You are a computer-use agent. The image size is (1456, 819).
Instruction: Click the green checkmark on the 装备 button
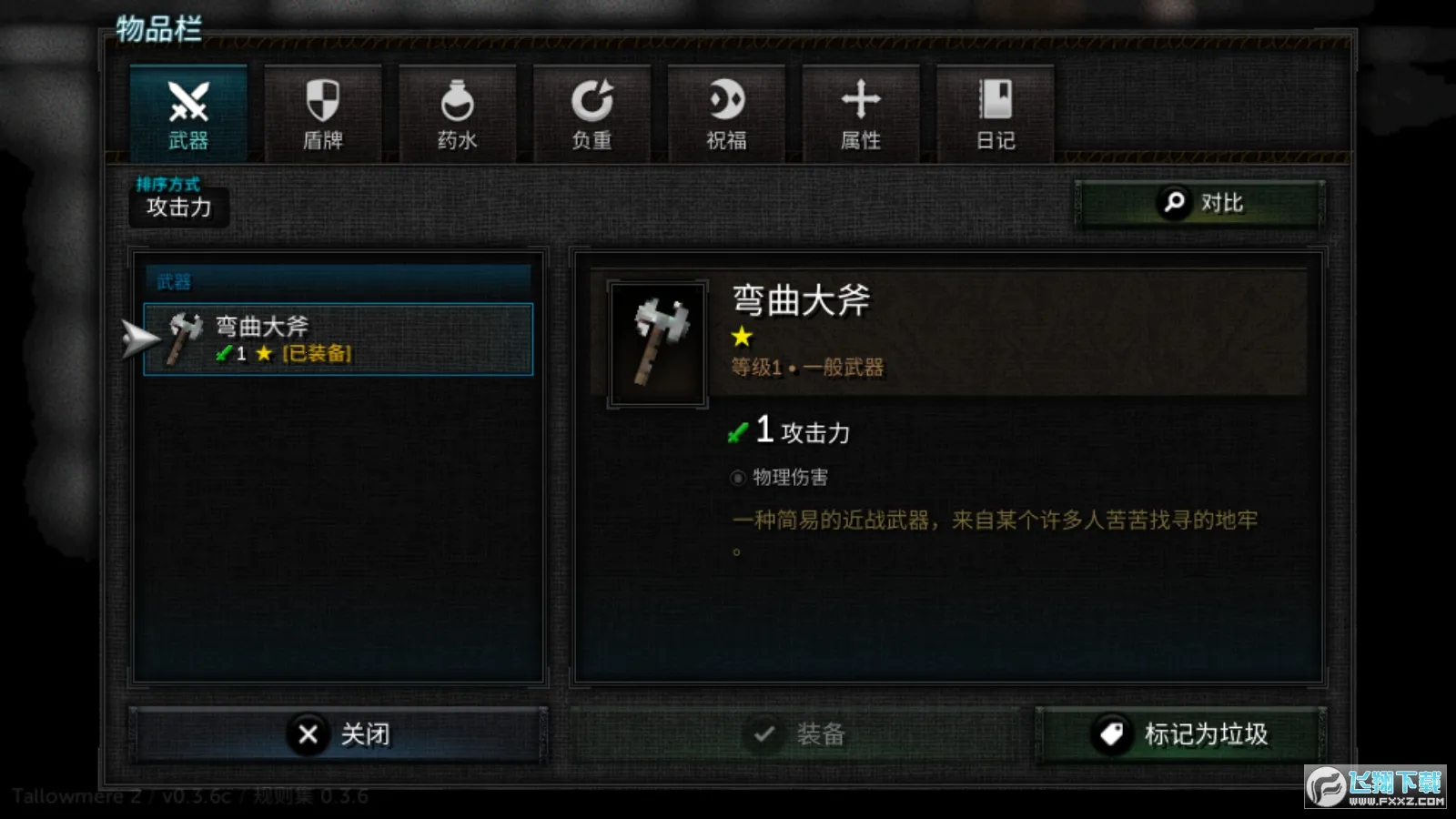pyautogui.click(x=764, y=733)
